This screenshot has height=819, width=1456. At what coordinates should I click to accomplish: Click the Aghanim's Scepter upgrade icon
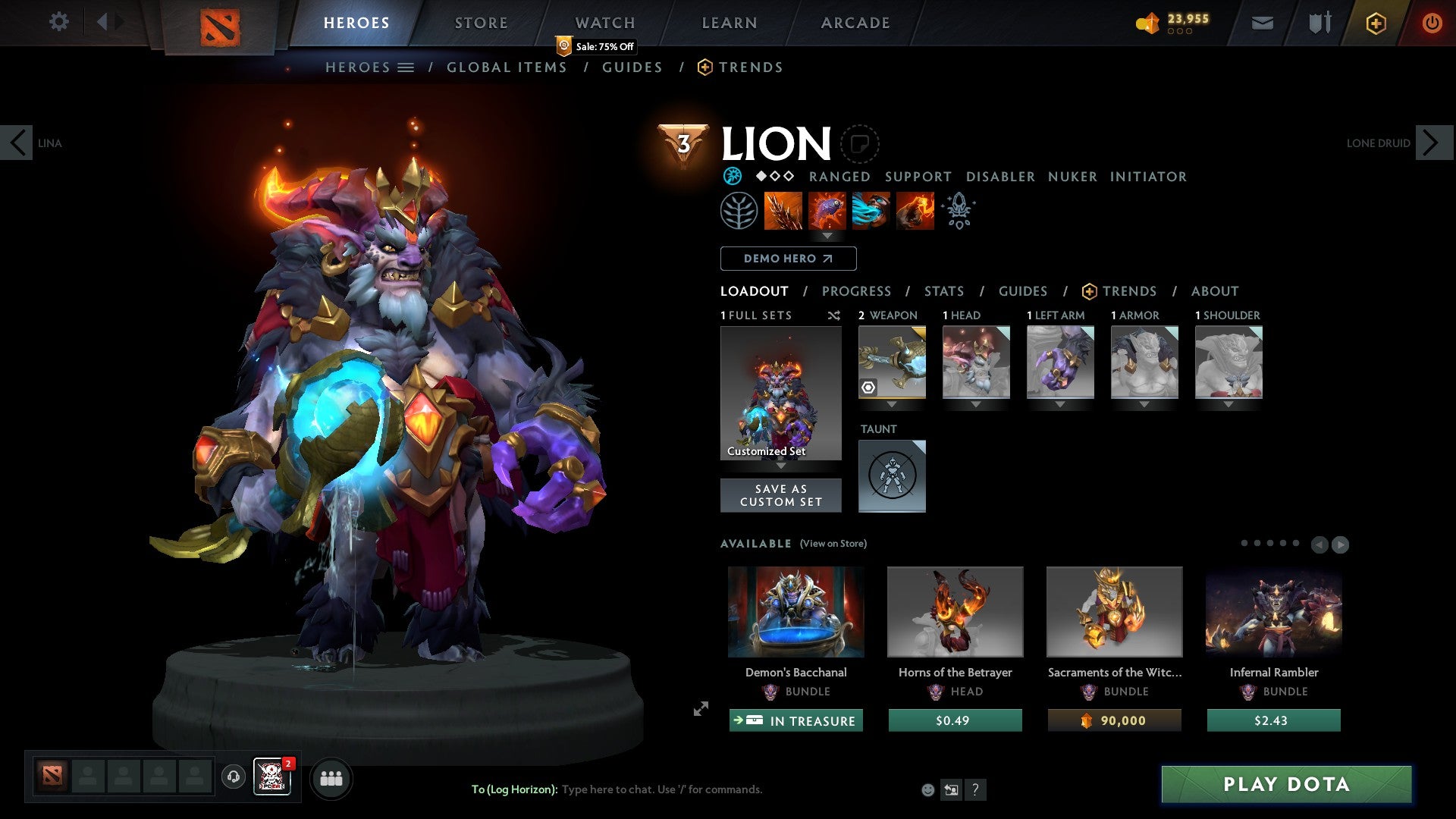pos(958,211)
